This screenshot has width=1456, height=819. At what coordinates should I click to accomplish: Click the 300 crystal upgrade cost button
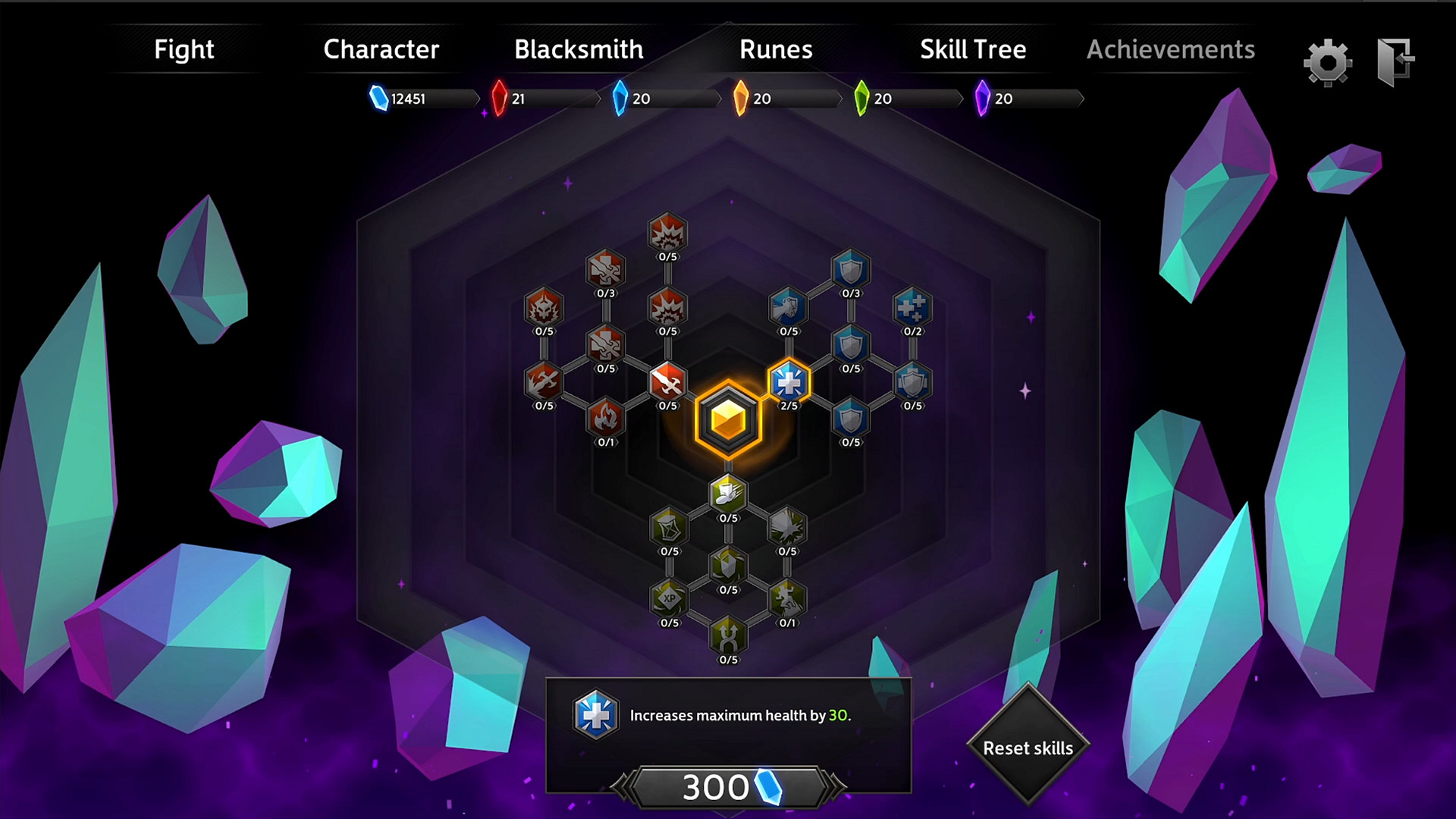[x=726, y=786]
